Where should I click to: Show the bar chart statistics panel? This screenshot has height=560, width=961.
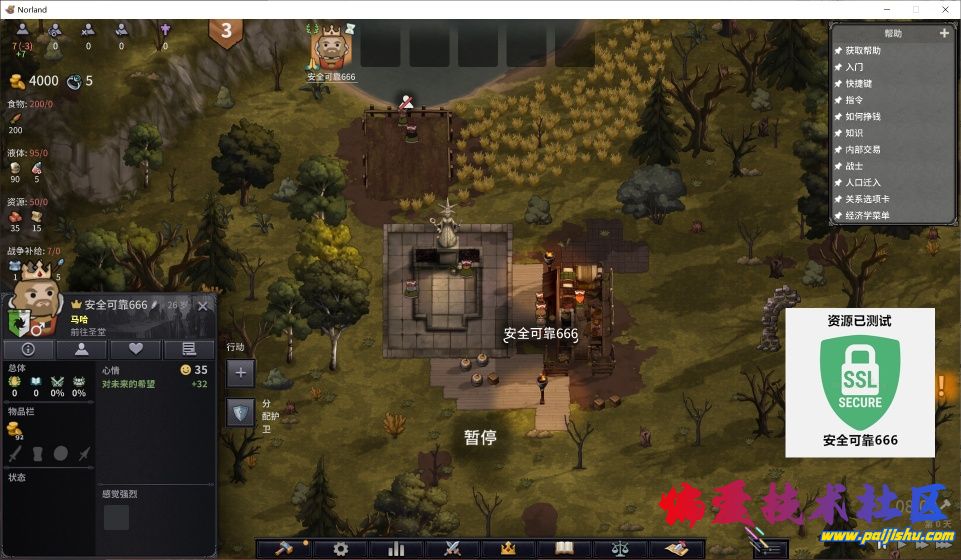click(396, 548)
